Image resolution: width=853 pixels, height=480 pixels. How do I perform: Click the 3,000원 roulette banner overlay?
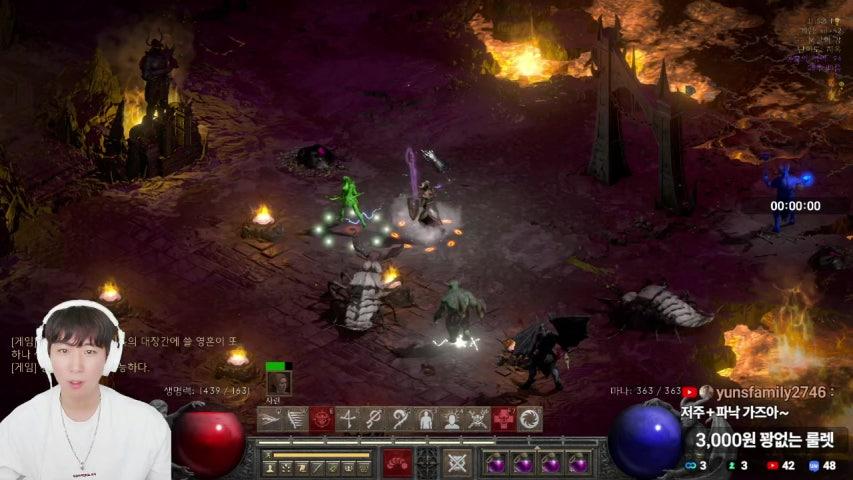766,439
